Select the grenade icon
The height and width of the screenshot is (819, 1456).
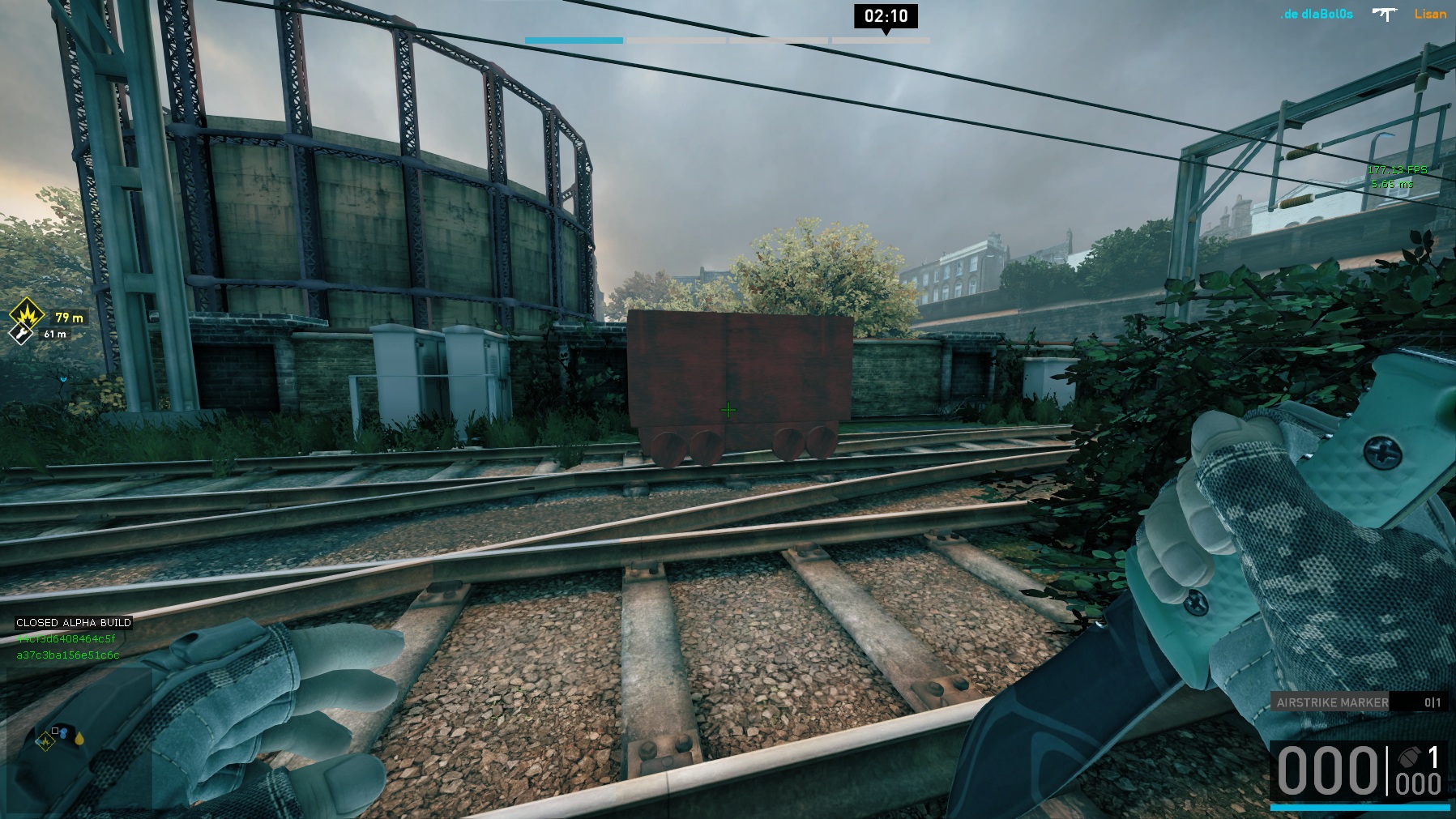pos(1408,757)
